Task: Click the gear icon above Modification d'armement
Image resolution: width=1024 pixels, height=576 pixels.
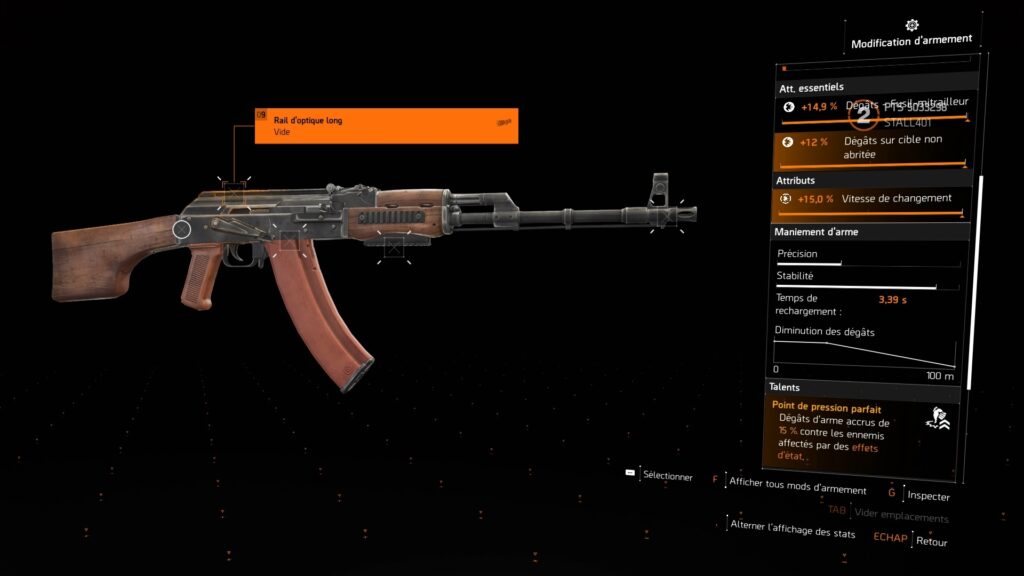Action: 911,25
